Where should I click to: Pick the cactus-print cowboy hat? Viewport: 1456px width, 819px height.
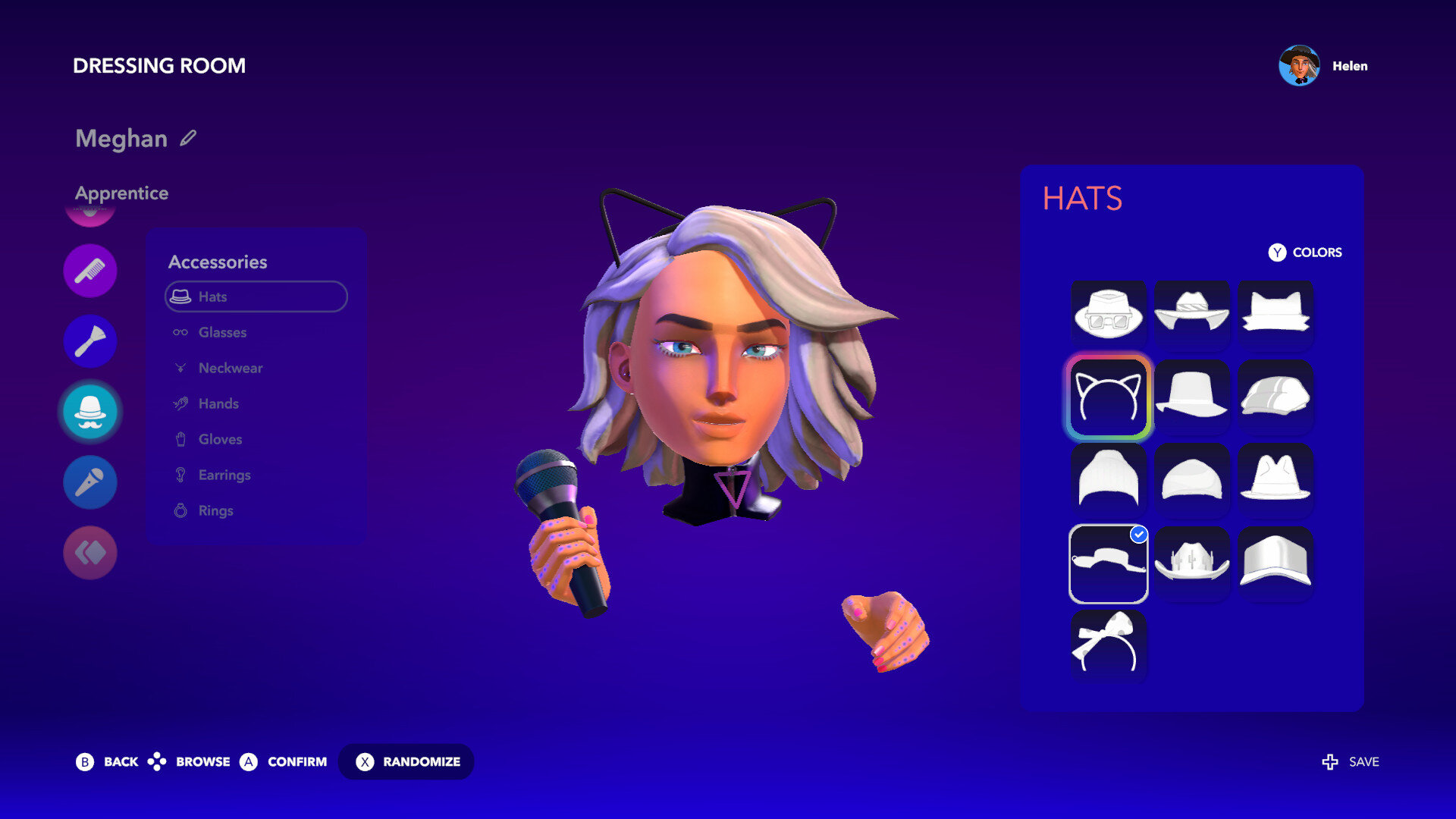click(1191, 563)
